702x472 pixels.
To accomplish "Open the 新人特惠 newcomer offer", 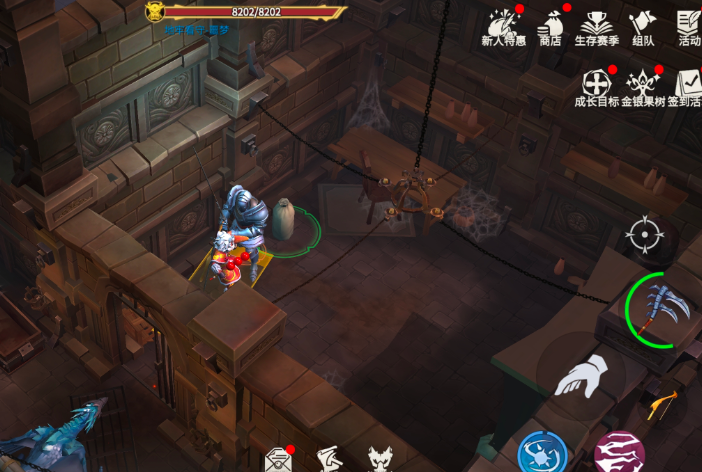I will [x=503, y=27].
